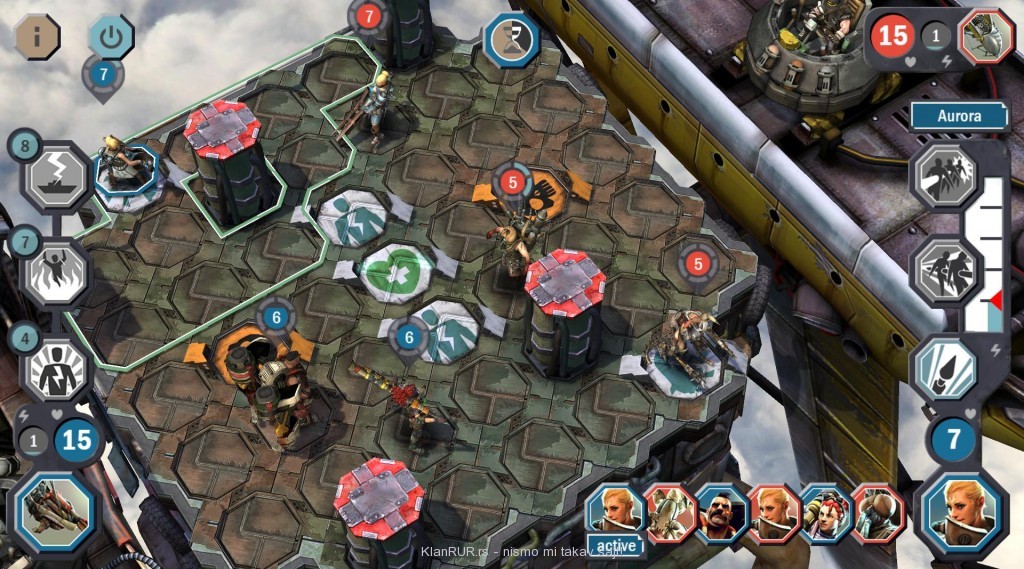View the red enemy mech portrait

coord(985,37)
